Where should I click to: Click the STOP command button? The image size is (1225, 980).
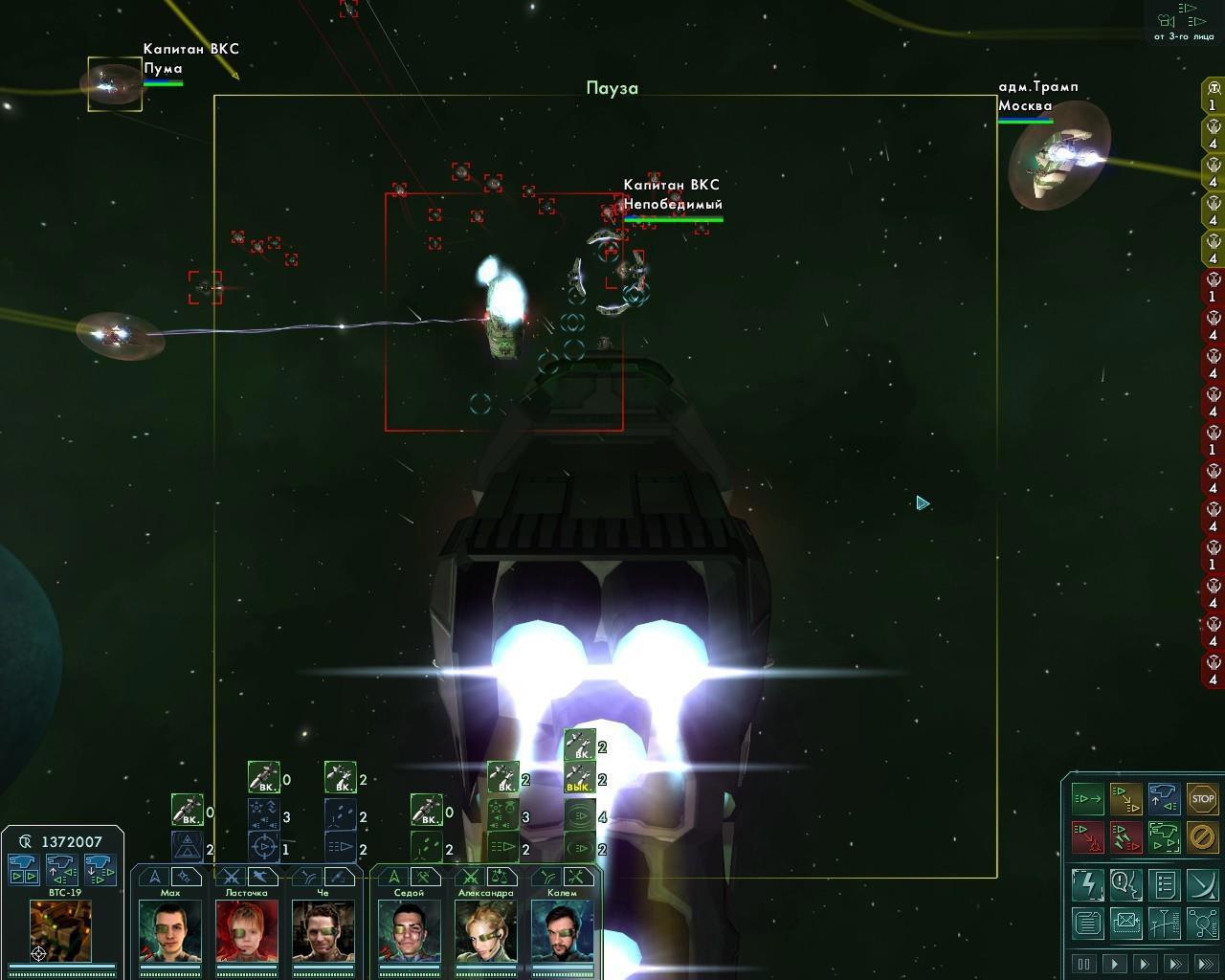coord(1202,798)
